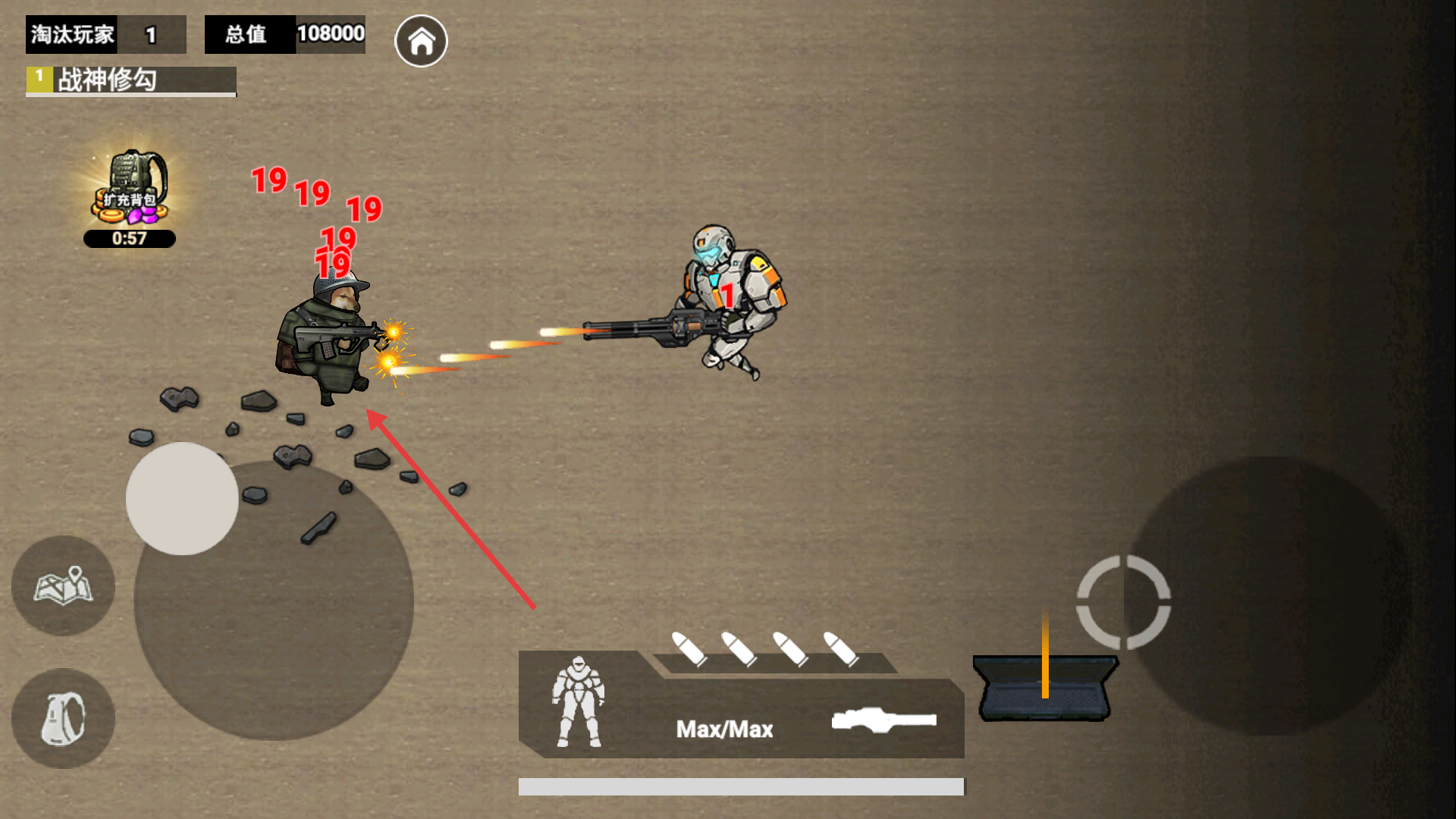Open the dark weapon case
The height and width of the screenshot is (819, 1456).
tap(1044, 688)
